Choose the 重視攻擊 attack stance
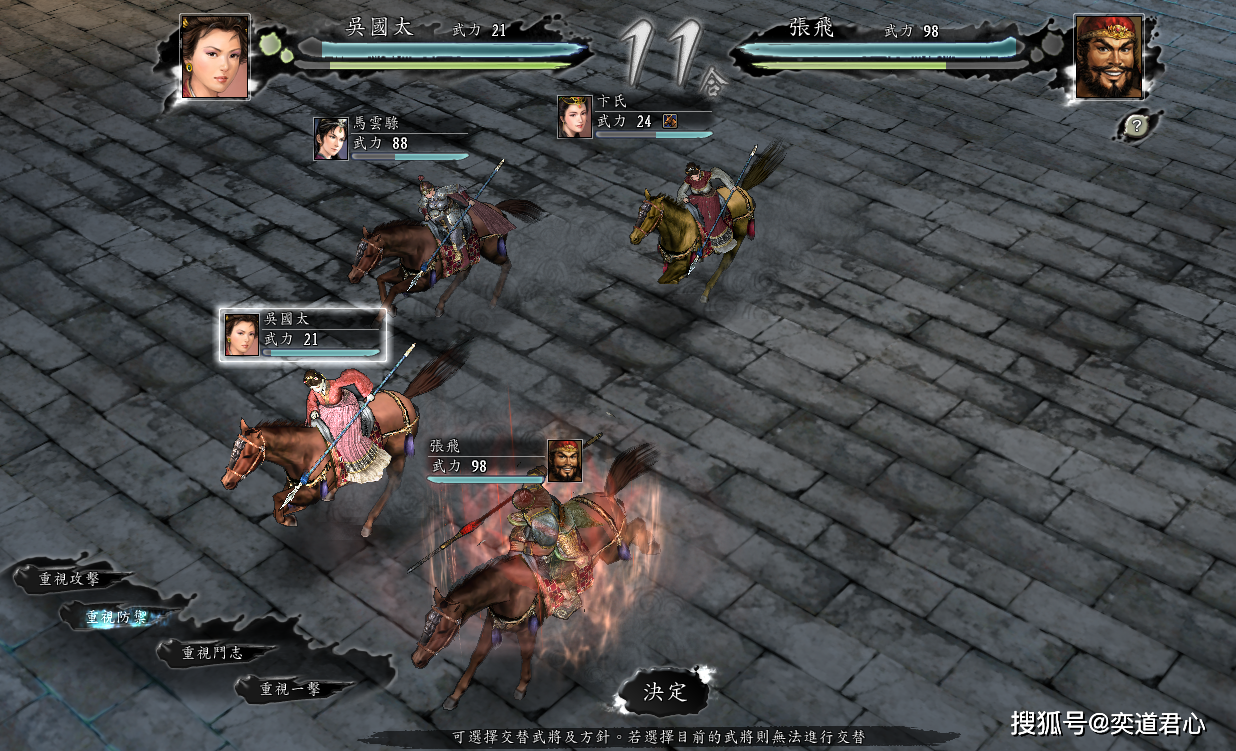 [x=70, y=579]
